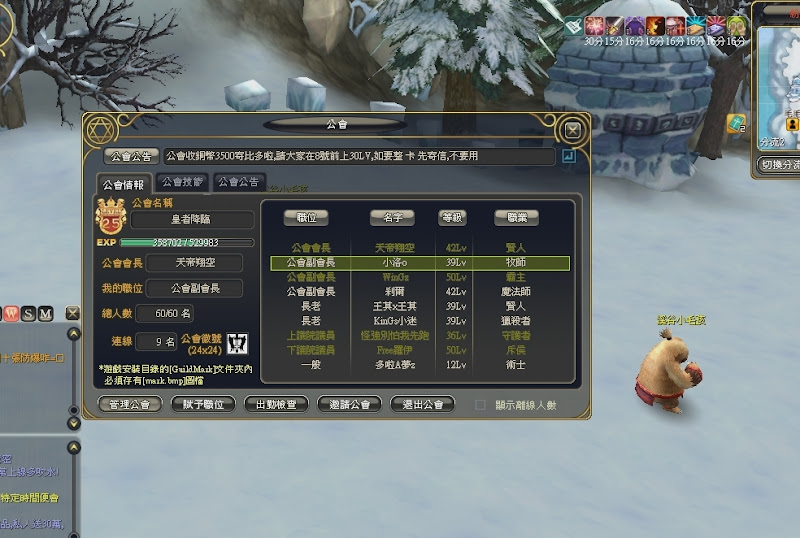Screen dimensions: 800x538
Task: Click the 公會公告 announcement button
Action: coord(131,156)
